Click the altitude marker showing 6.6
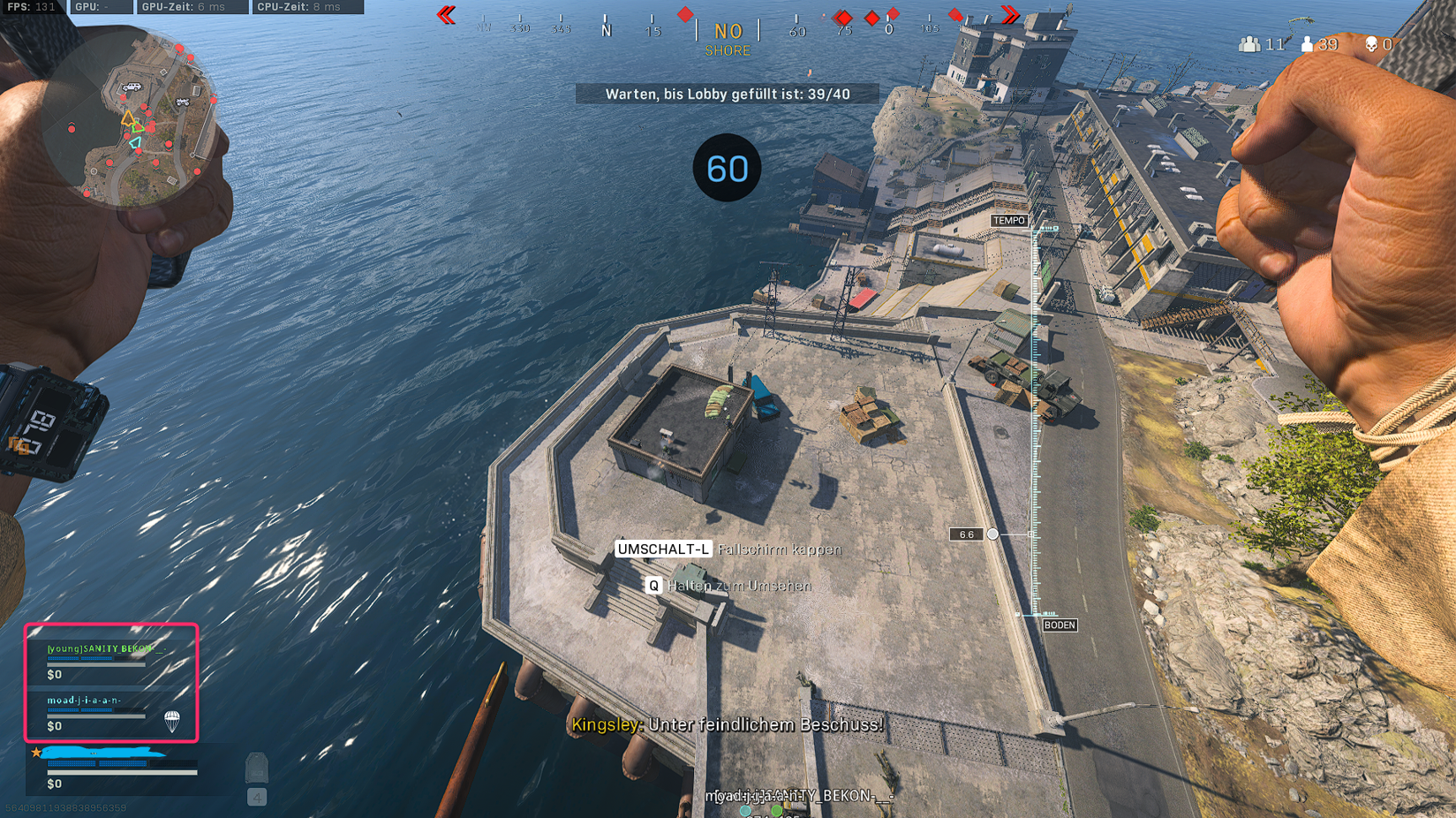 [x=966, y=534]
